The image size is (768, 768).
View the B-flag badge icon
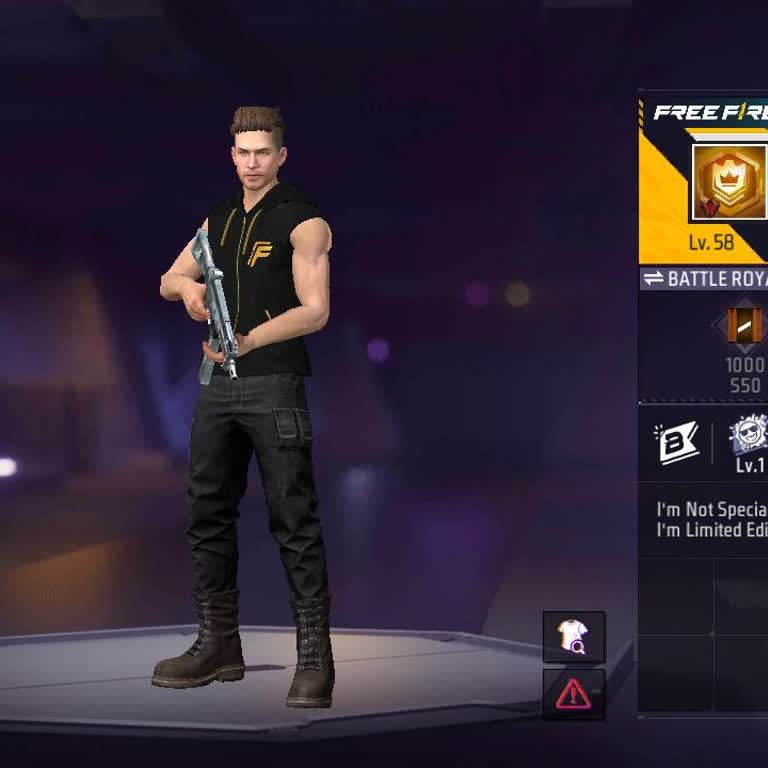coord(675,443)
